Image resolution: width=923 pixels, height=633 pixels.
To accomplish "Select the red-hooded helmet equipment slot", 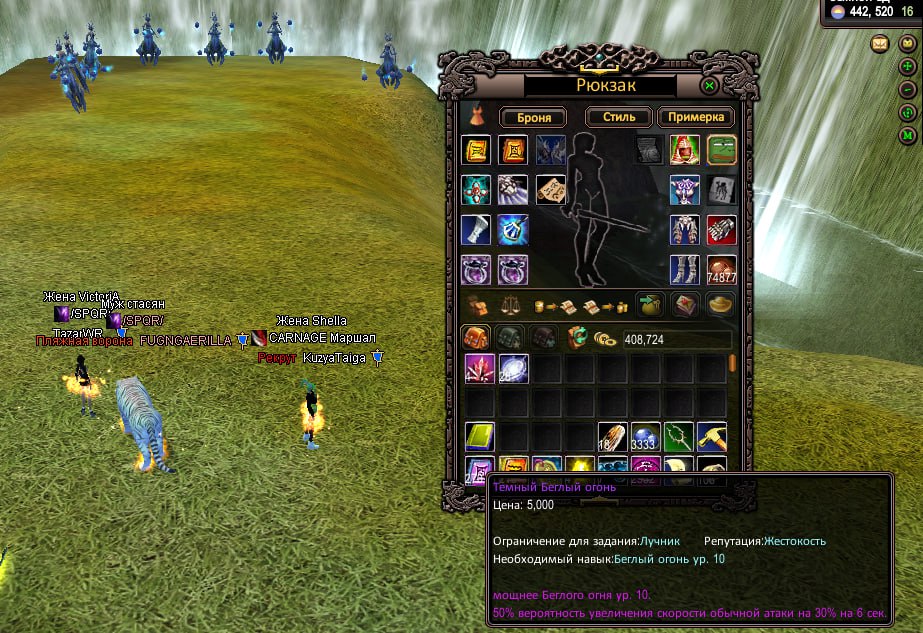I will point(684,150).
